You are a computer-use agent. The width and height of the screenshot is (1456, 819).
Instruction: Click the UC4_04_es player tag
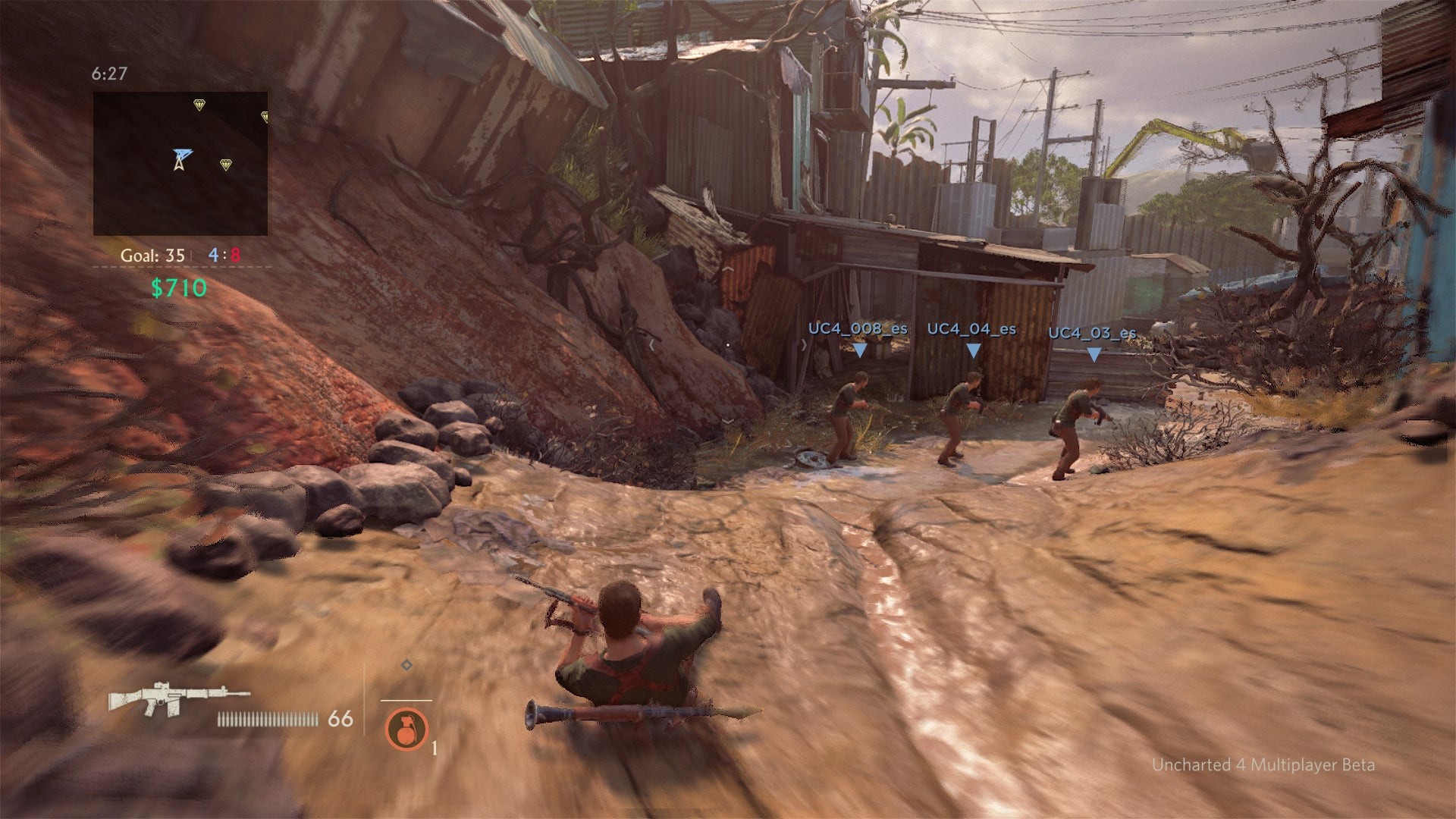pos(971,329)
